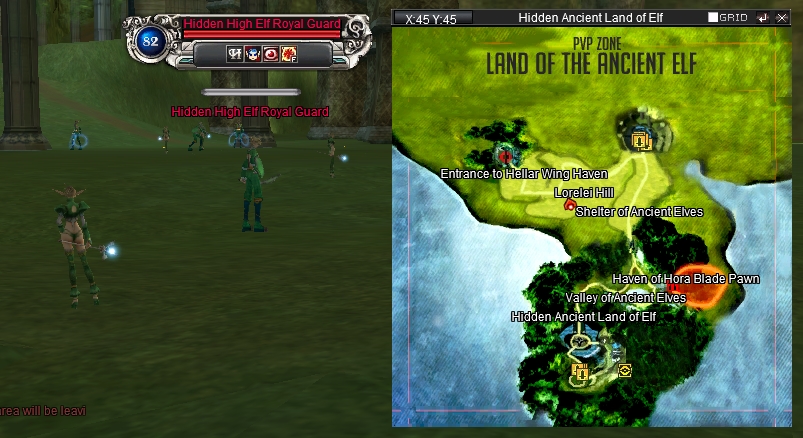Select the Lorelei Hill map marker
Image resolution: width=803 pixels, height=438 pixels.
coord(570,206)
